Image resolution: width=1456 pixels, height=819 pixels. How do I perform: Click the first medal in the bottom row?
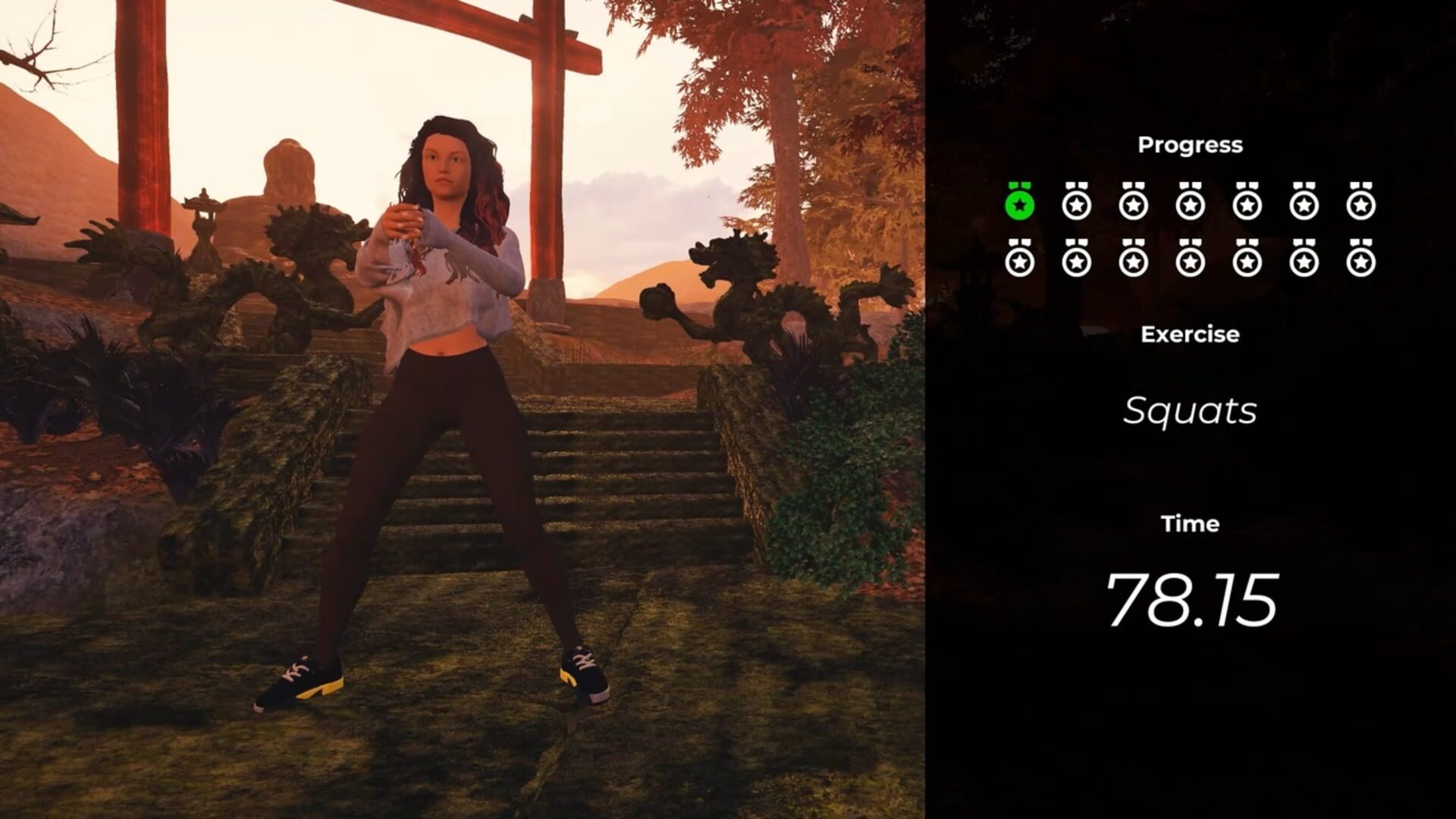(x=1020, y=260)
